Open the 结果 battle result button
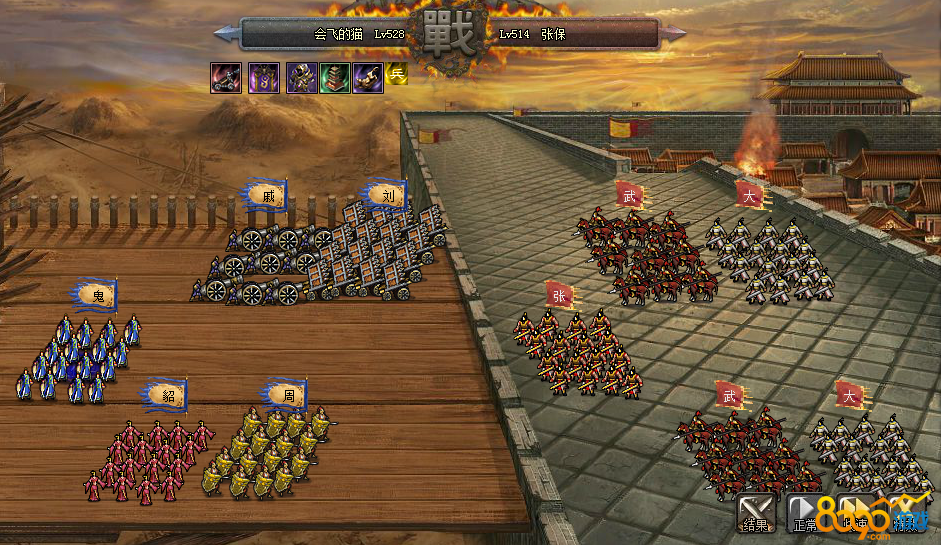Viewport: 941px width, 545px height. click(755, 513)
